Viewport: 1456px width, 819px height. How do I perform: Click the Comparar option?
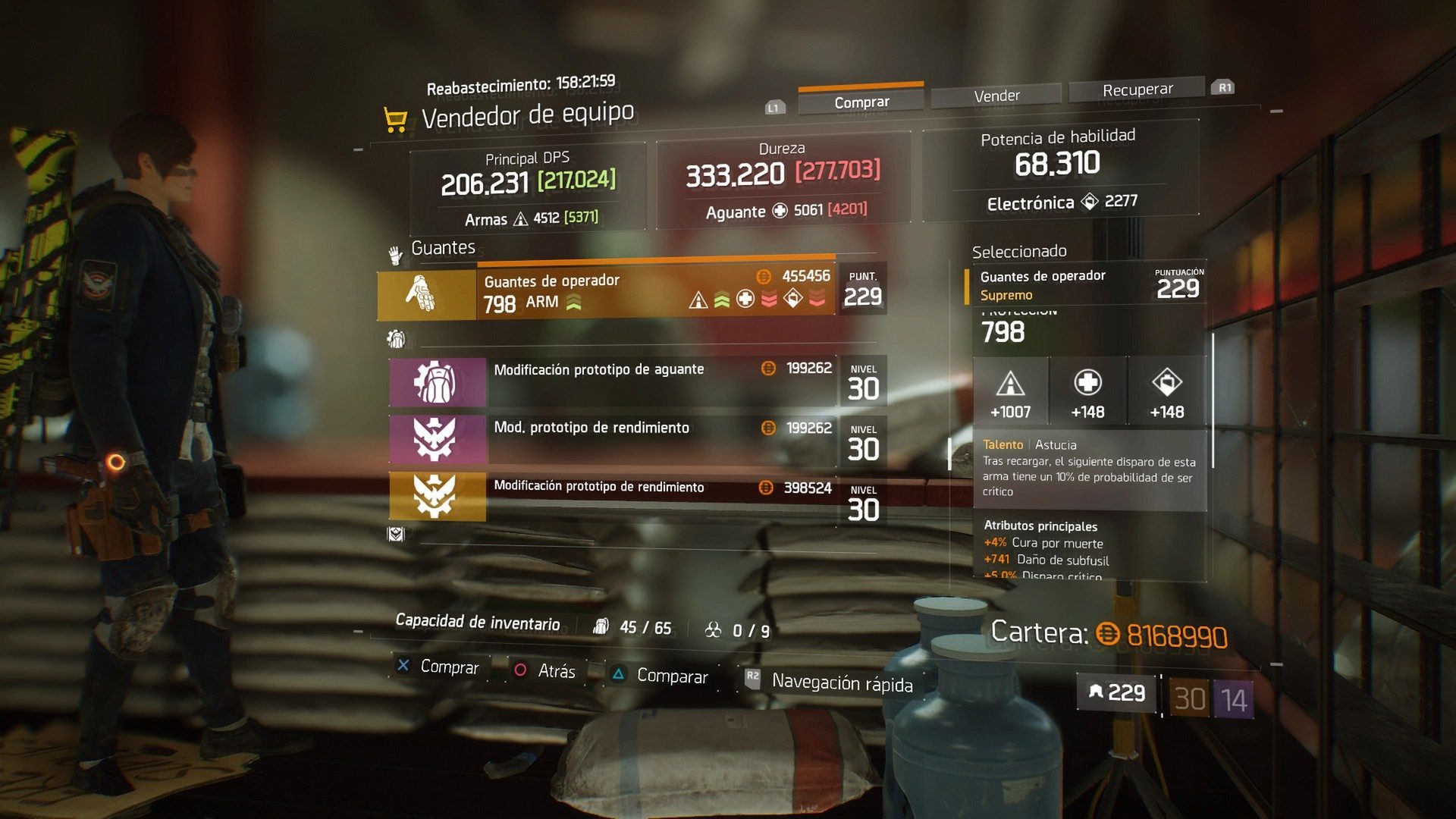coord(671,676)
